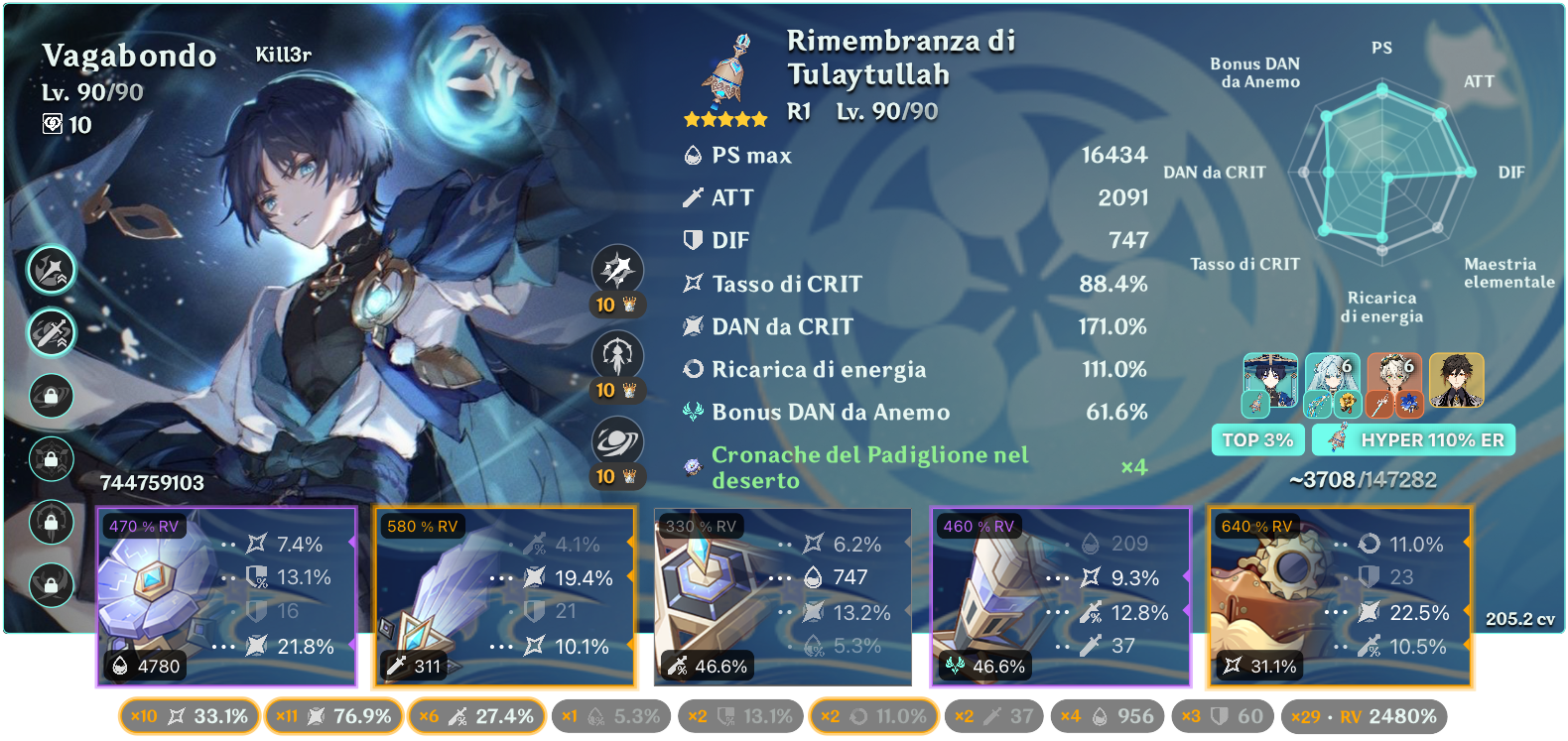Screen dimensions: 1568x741
Task: Expand the circled ×2 11.0% Energy Recharge roll badge
Action: 873,714
